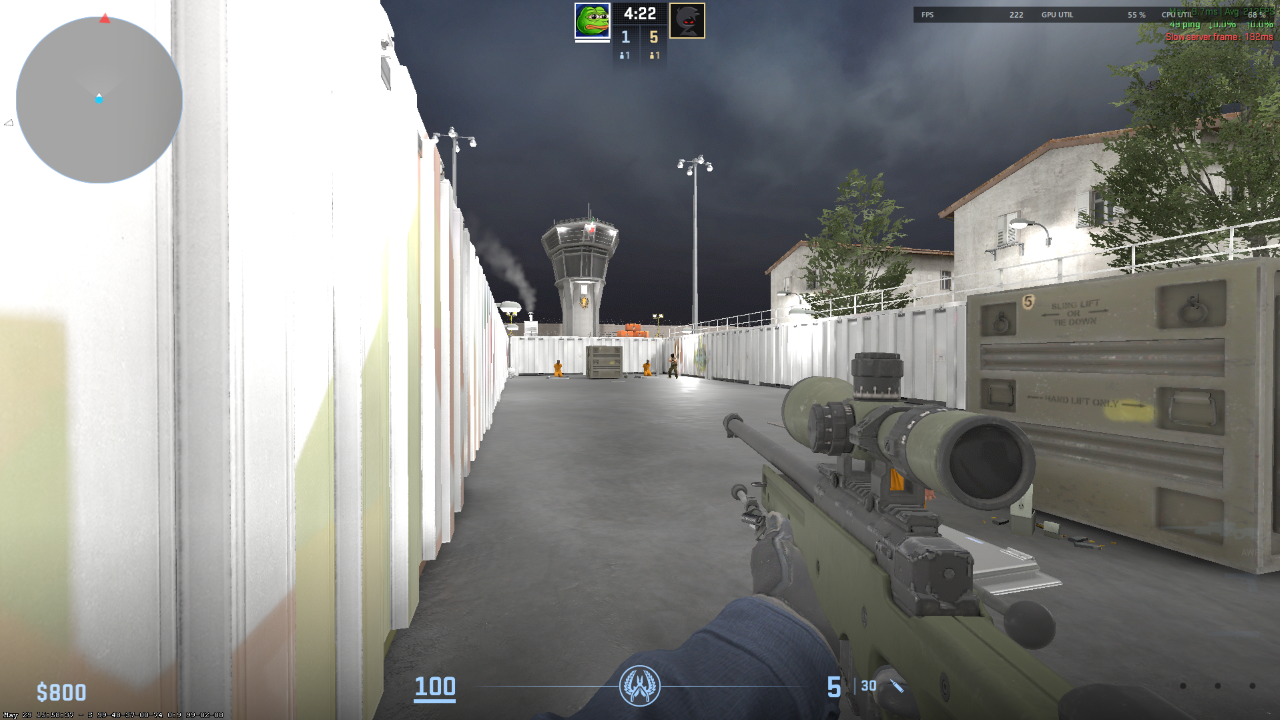This screenshot has height=720, width=1280.
Task: Click the yellow alive-player icon under score 5
Action: coord(654,55)
